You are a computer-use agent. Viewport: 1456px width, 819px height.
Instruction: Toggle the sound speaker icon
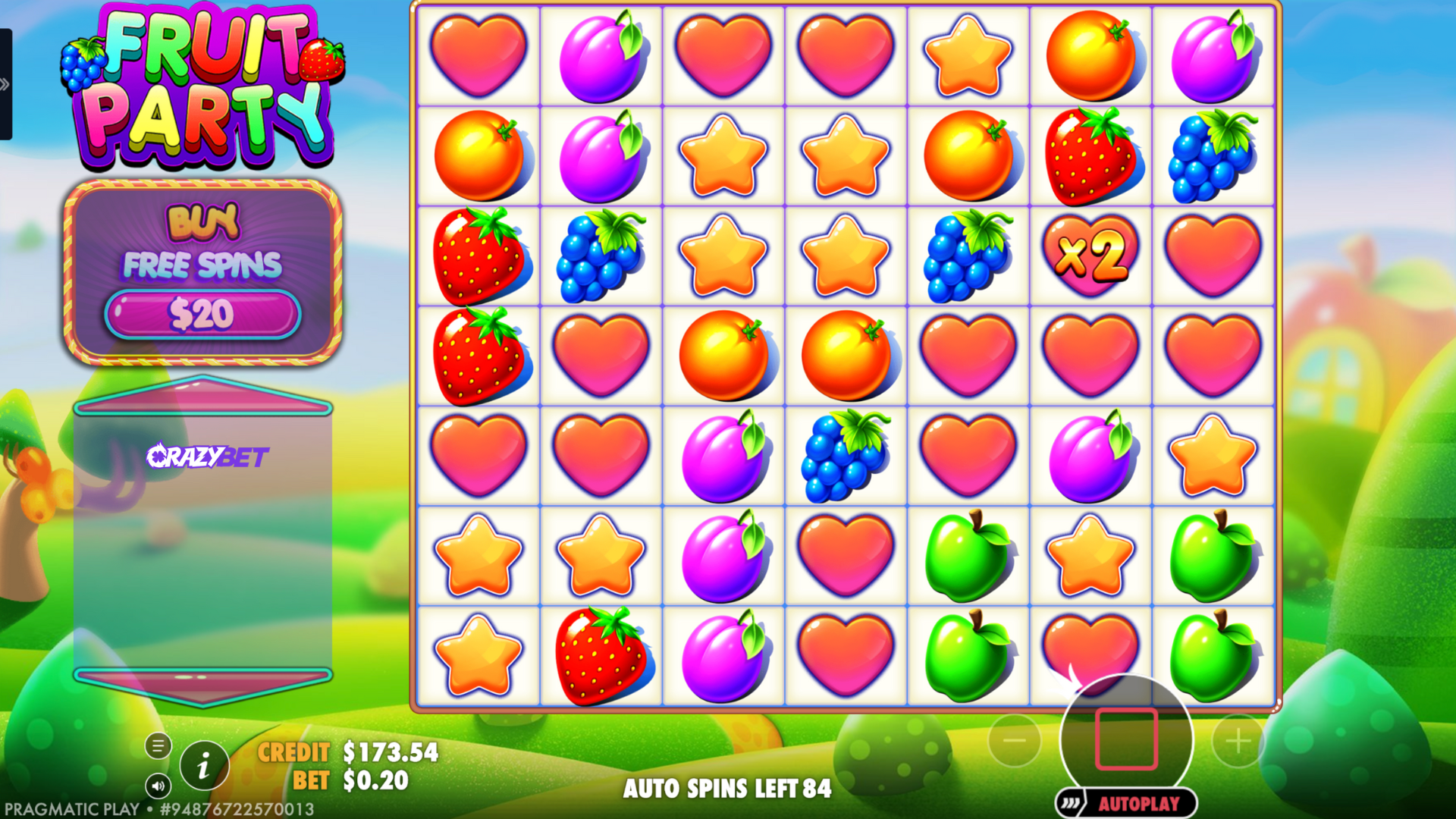tap(158, 786)
